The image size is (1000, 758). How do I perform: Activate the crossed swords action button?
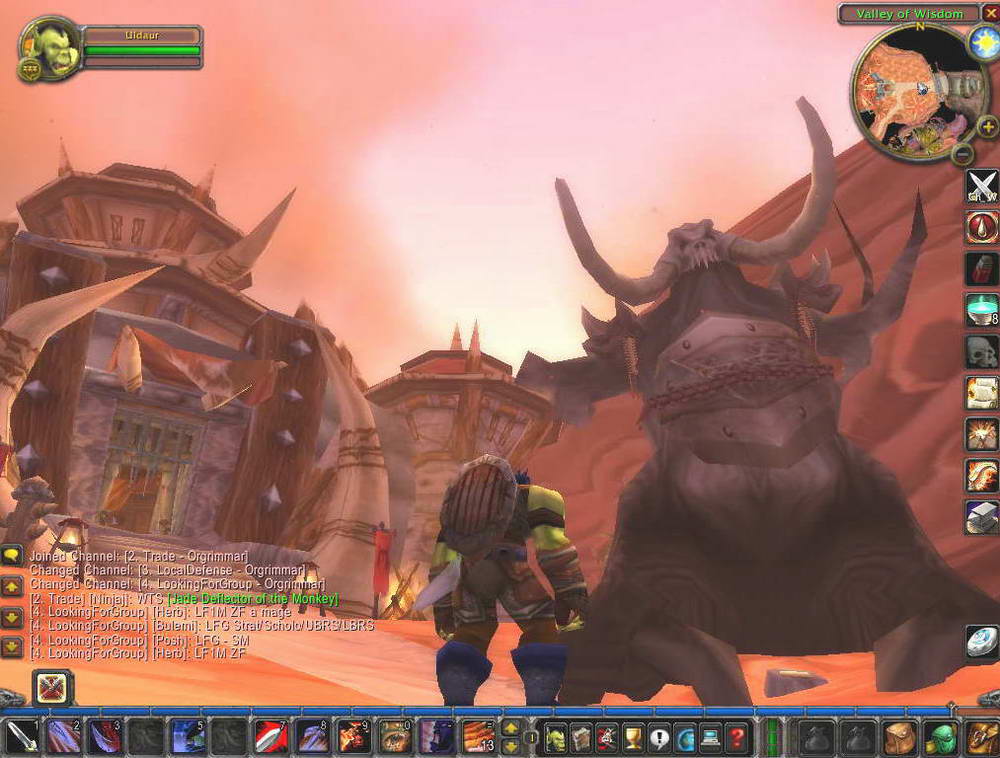coord(982,186)
